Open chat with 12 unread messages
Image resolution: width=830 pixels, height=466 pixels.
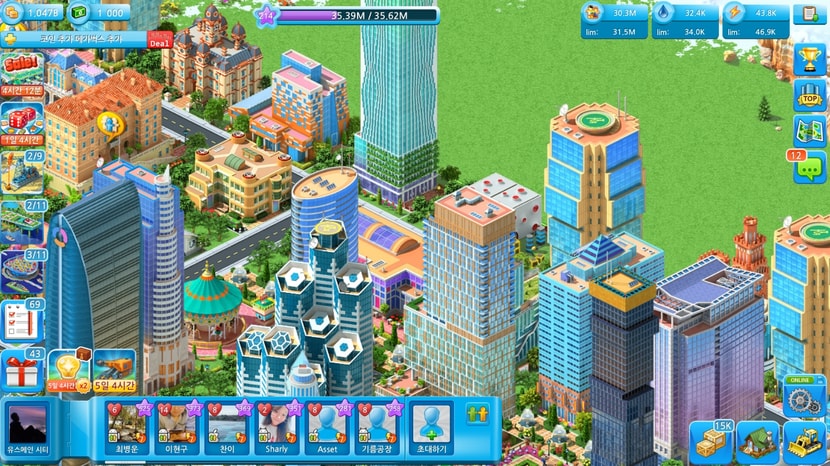tap(808, 167)
